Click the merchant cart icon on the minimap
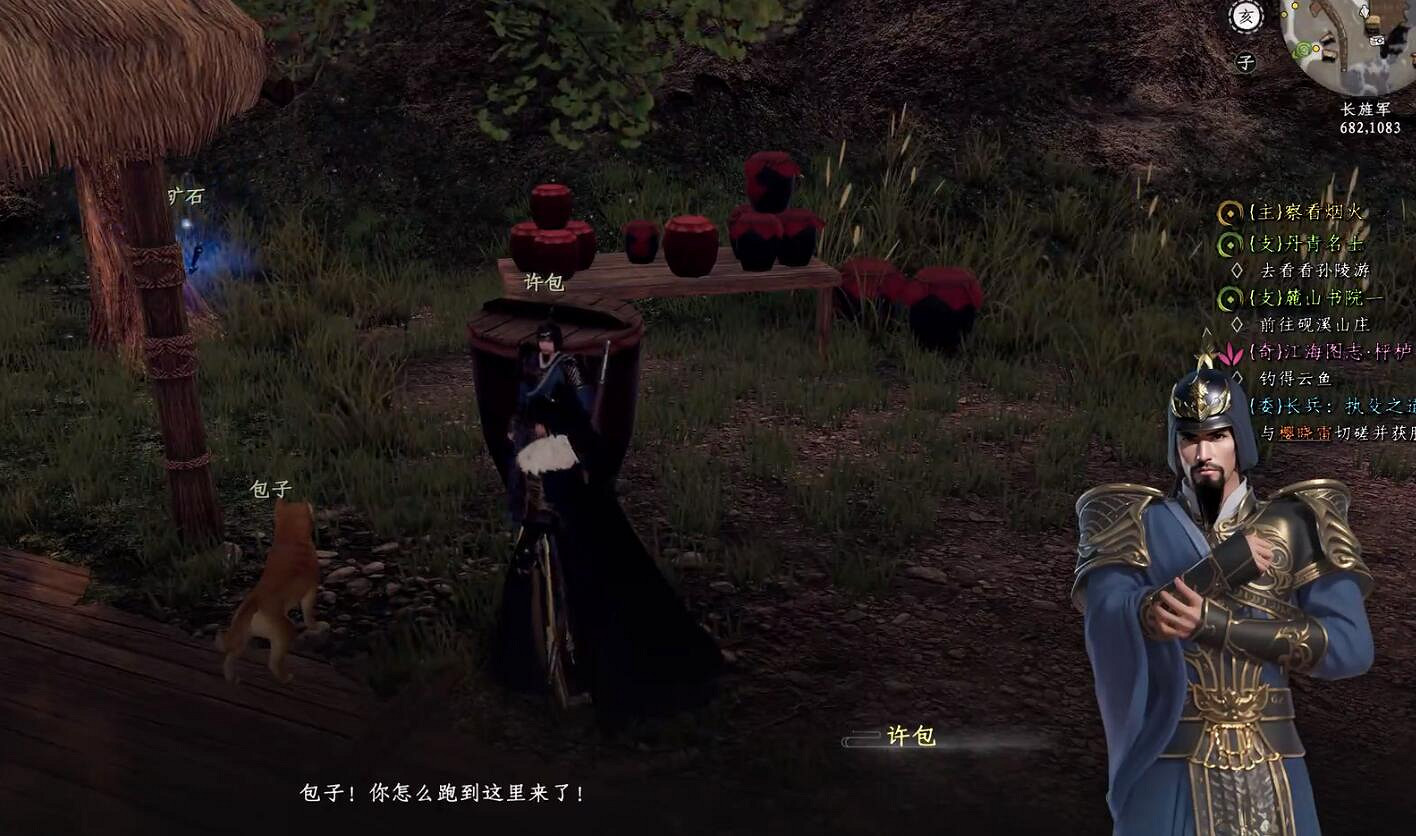1416x836 pixels. point(1377,40)
